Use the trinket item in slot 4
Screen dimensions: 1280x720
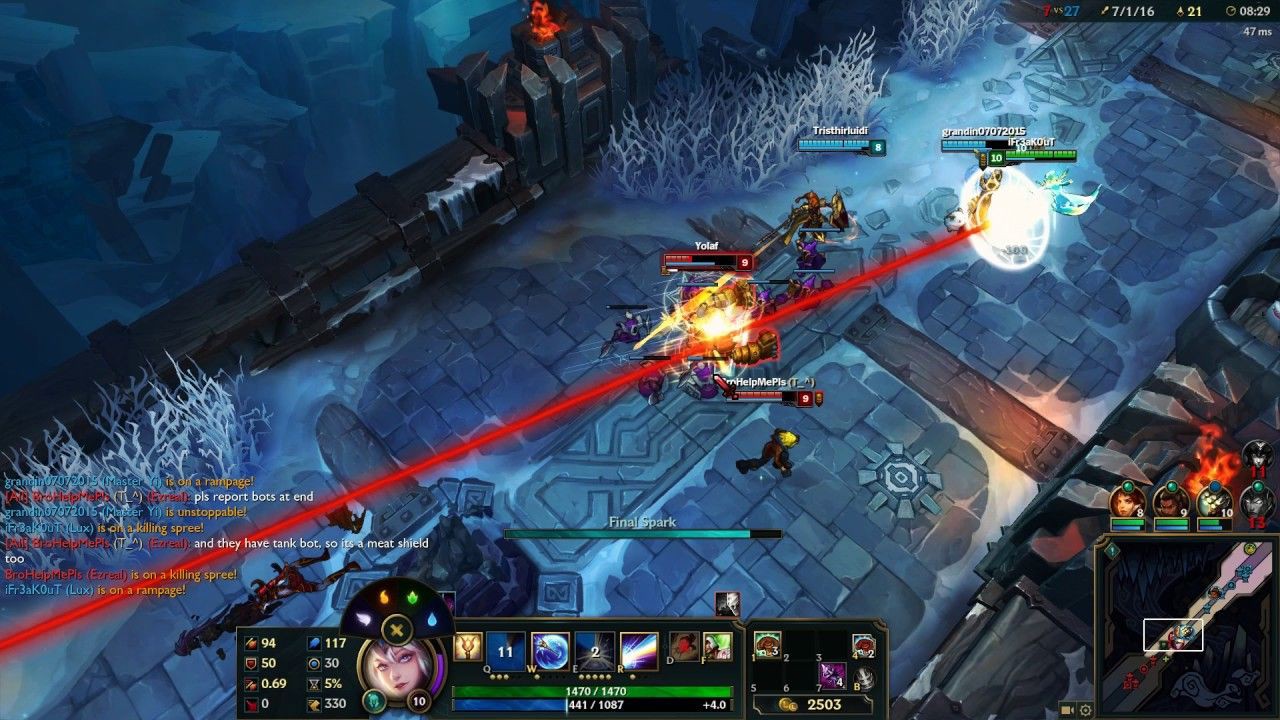[x=864, y=645]
